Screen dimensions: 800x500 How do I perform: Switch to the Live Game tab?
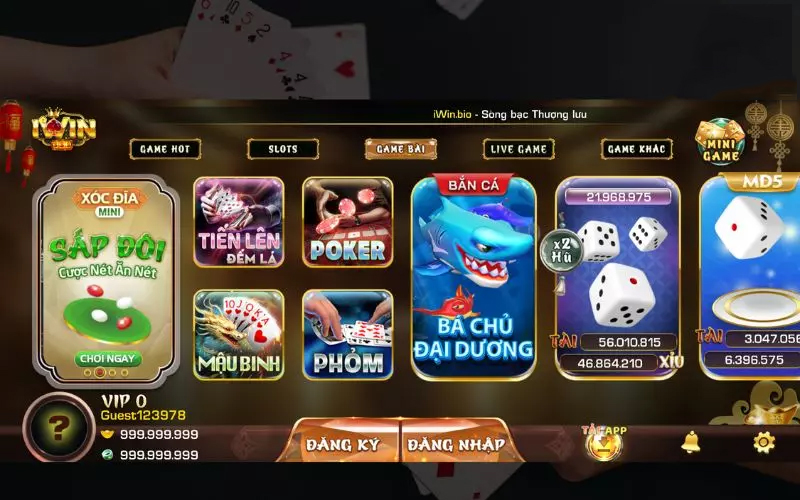point(519,149)
